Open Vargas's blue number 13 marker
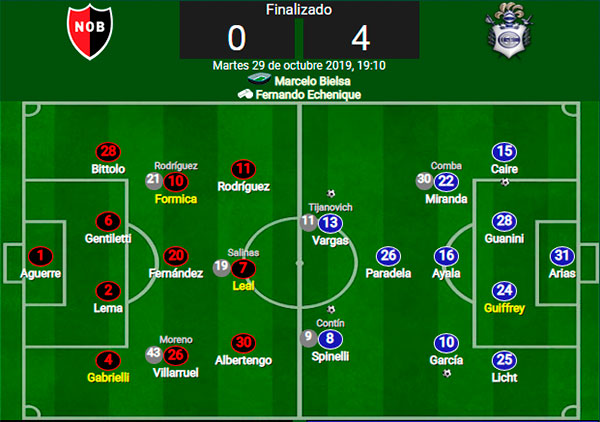The image size is (600, 422). point(329,223)
